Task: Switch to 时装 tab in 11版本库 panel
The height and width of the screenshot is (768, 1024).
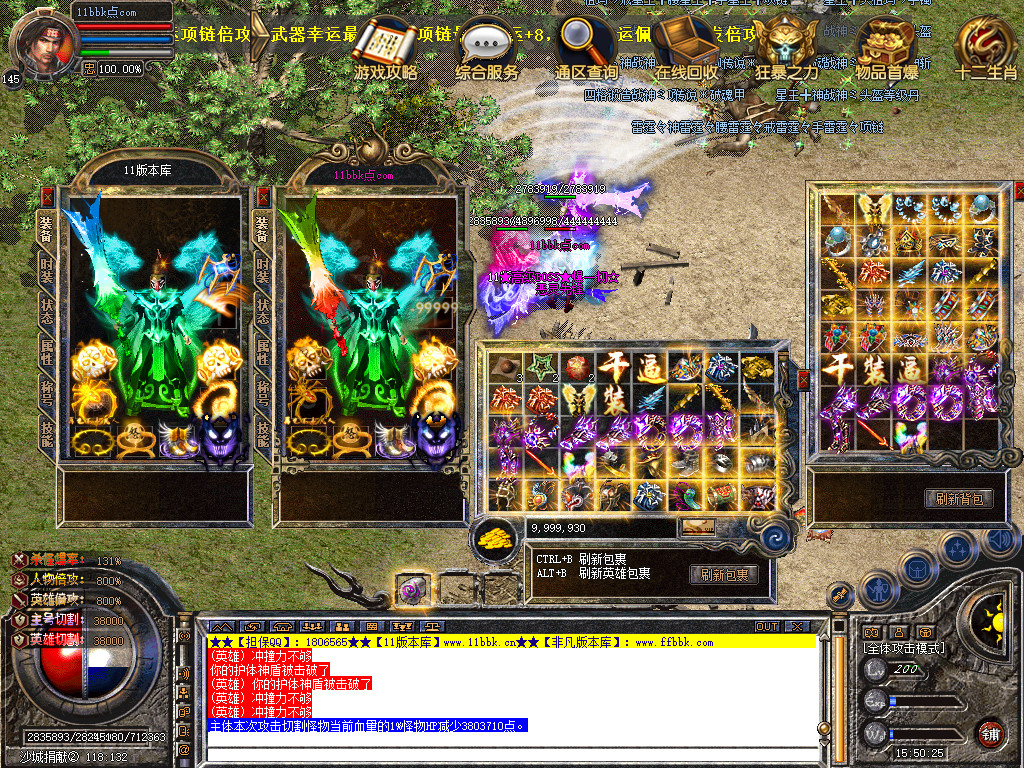Action: coord(46,266)
